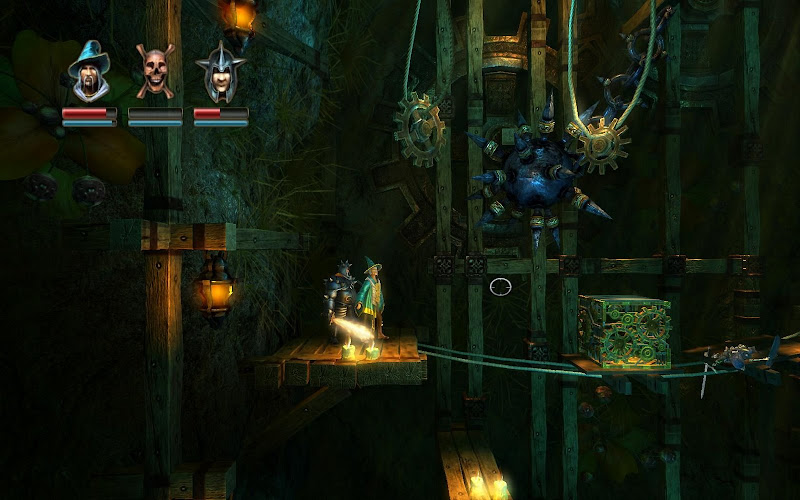
Task: Click the skull-and-crossbones dead character portrait
Action: (155, 72)
